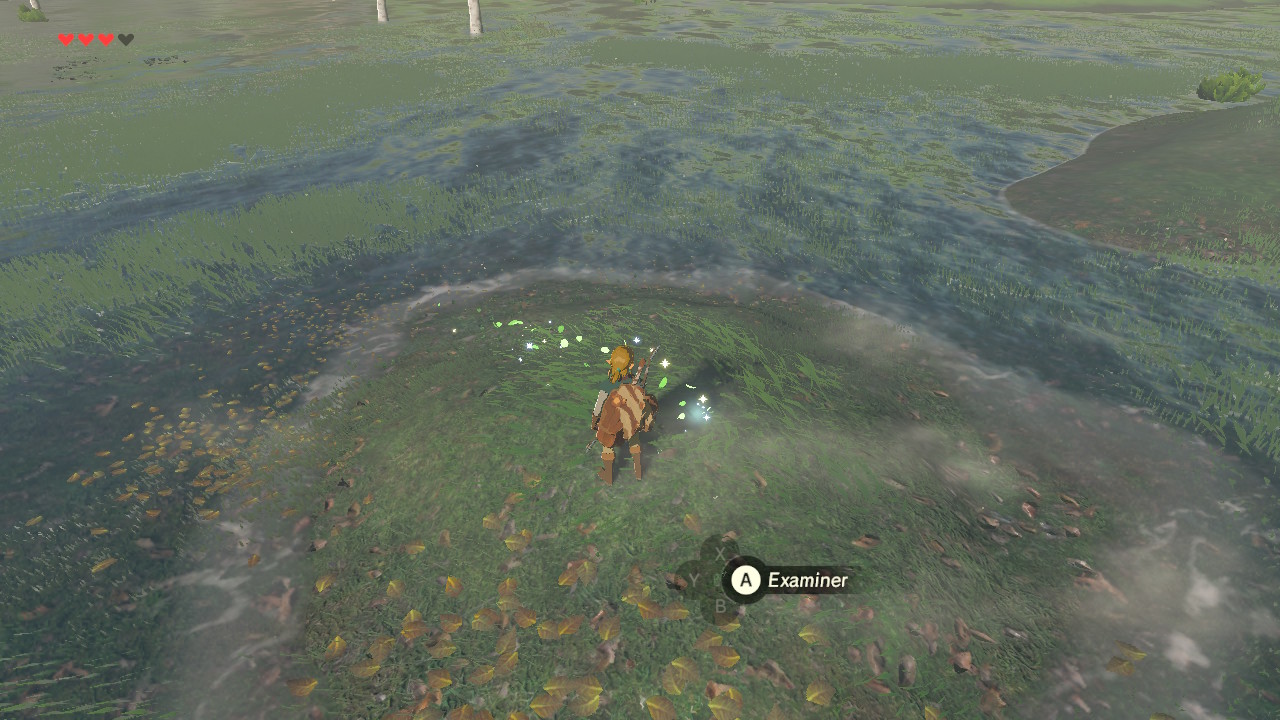The height and width of the screenshot is (720, 1280).
Task: Select the Examiner text label
Action: (x=807, y=580)
